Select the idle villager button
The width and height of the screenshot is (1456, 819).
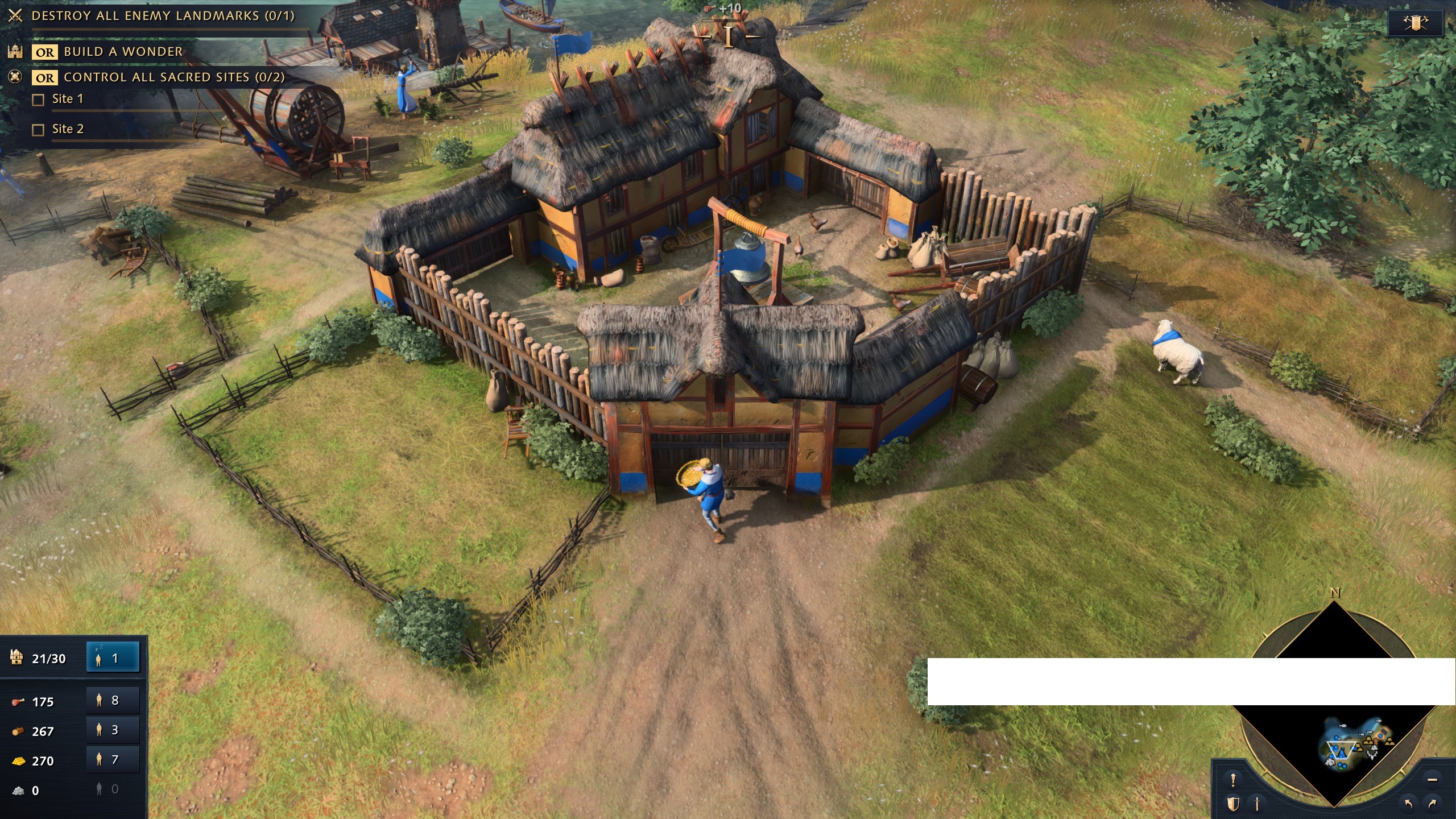click(x=113, y=658)
